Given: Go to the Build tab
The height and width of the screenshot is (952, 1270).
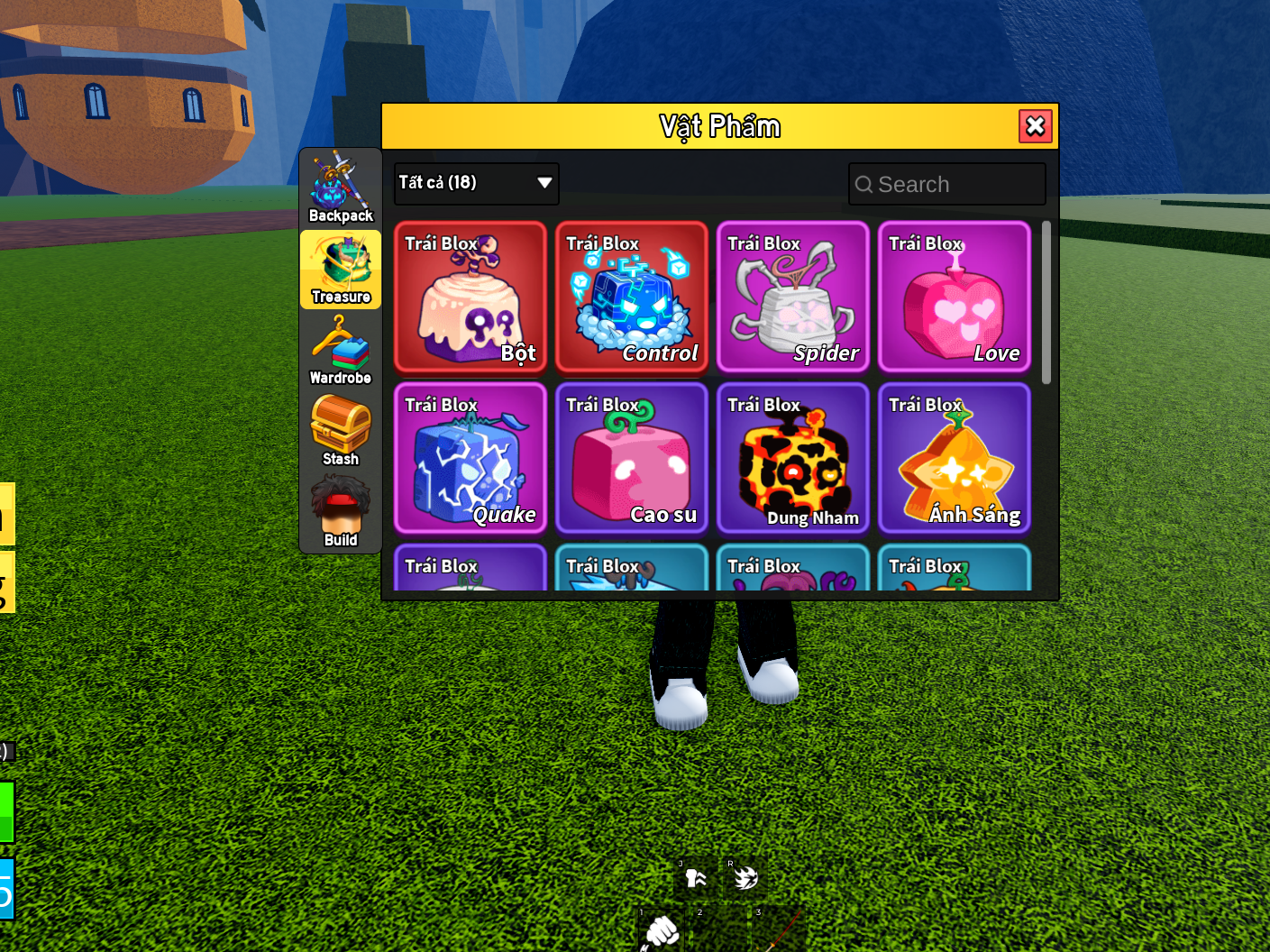Looking at the screenshot, I should click(341, 513).
